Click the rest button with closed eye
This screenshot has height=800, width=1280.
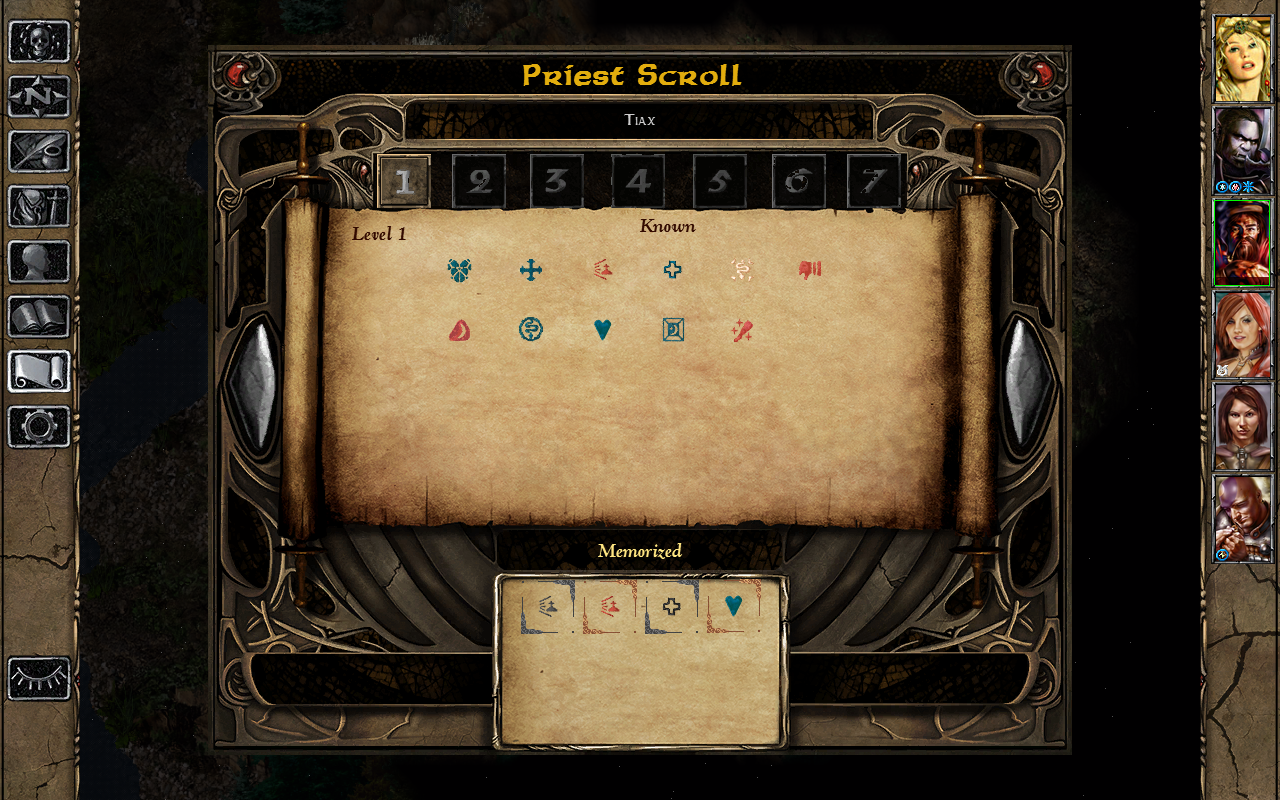39,679
